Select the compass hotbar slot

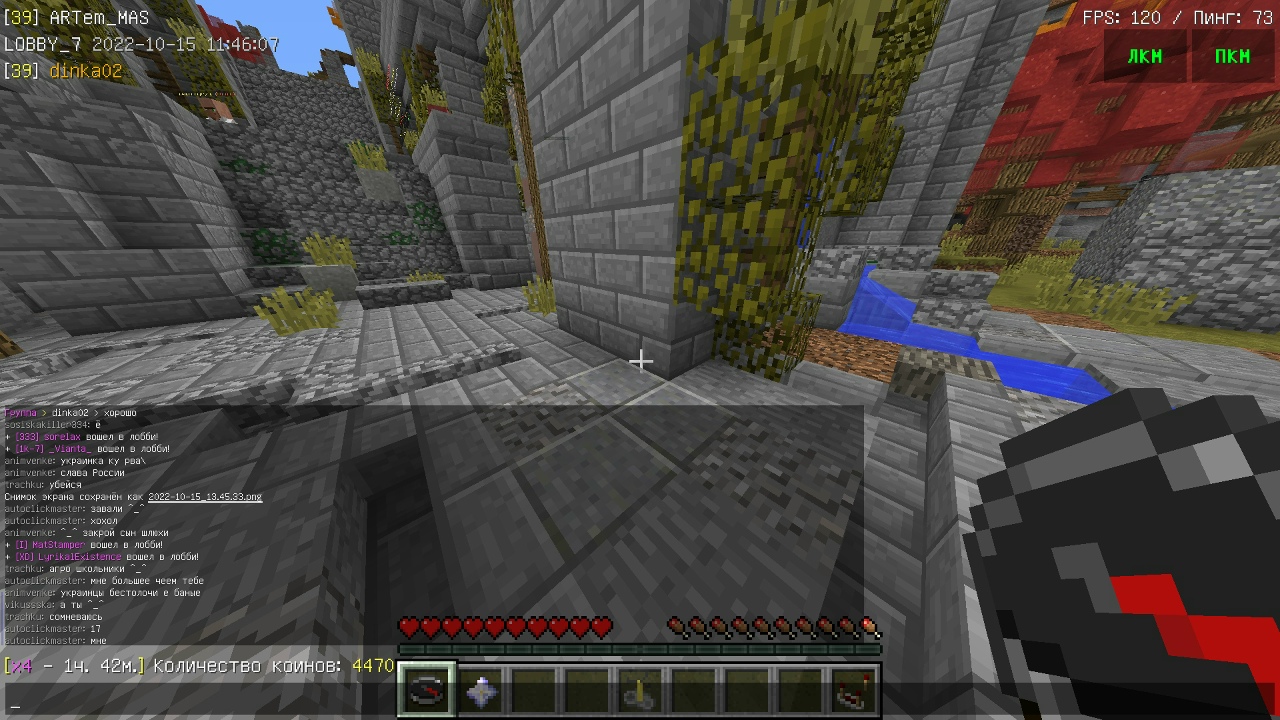point(428,691)
